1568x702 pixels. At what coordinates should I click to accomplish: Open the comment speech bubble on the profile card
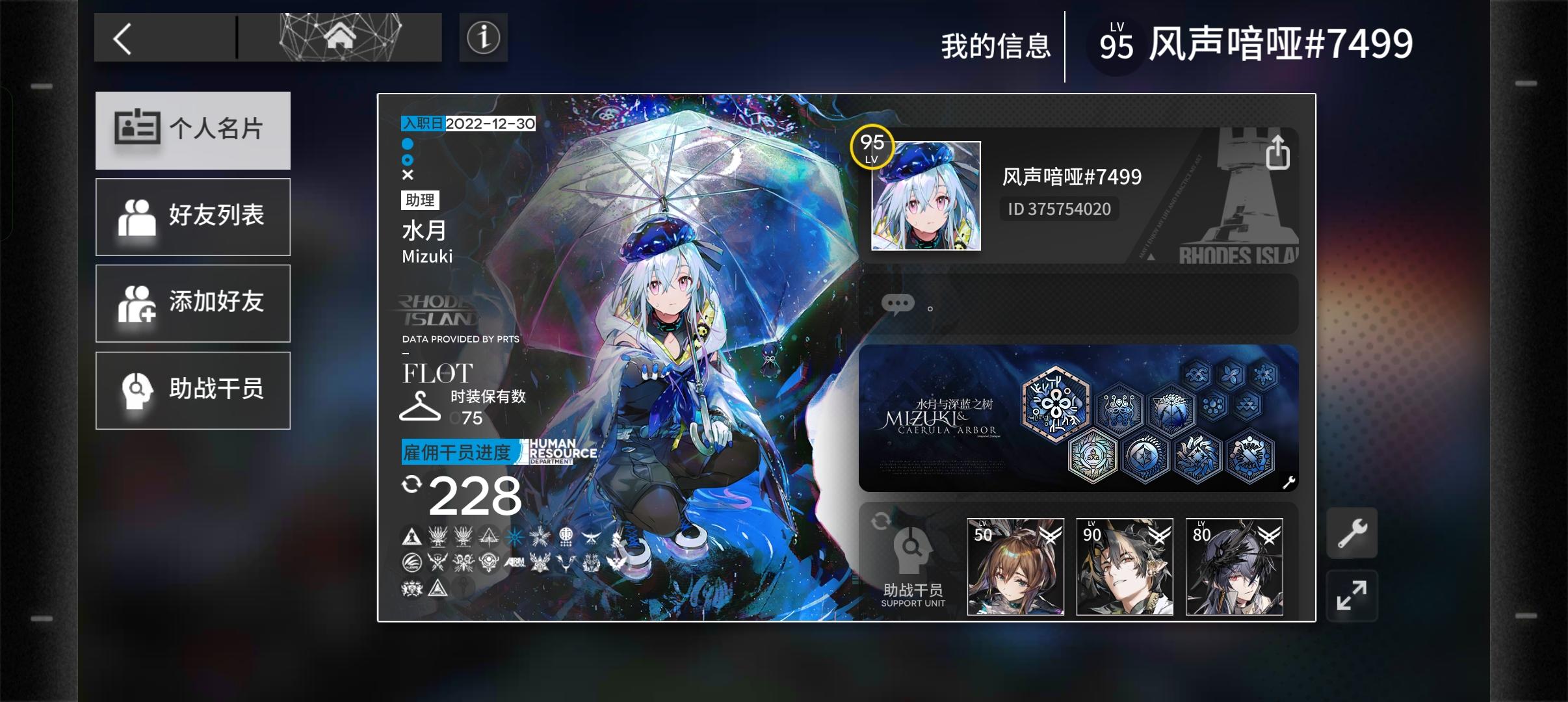pos(899,304)
